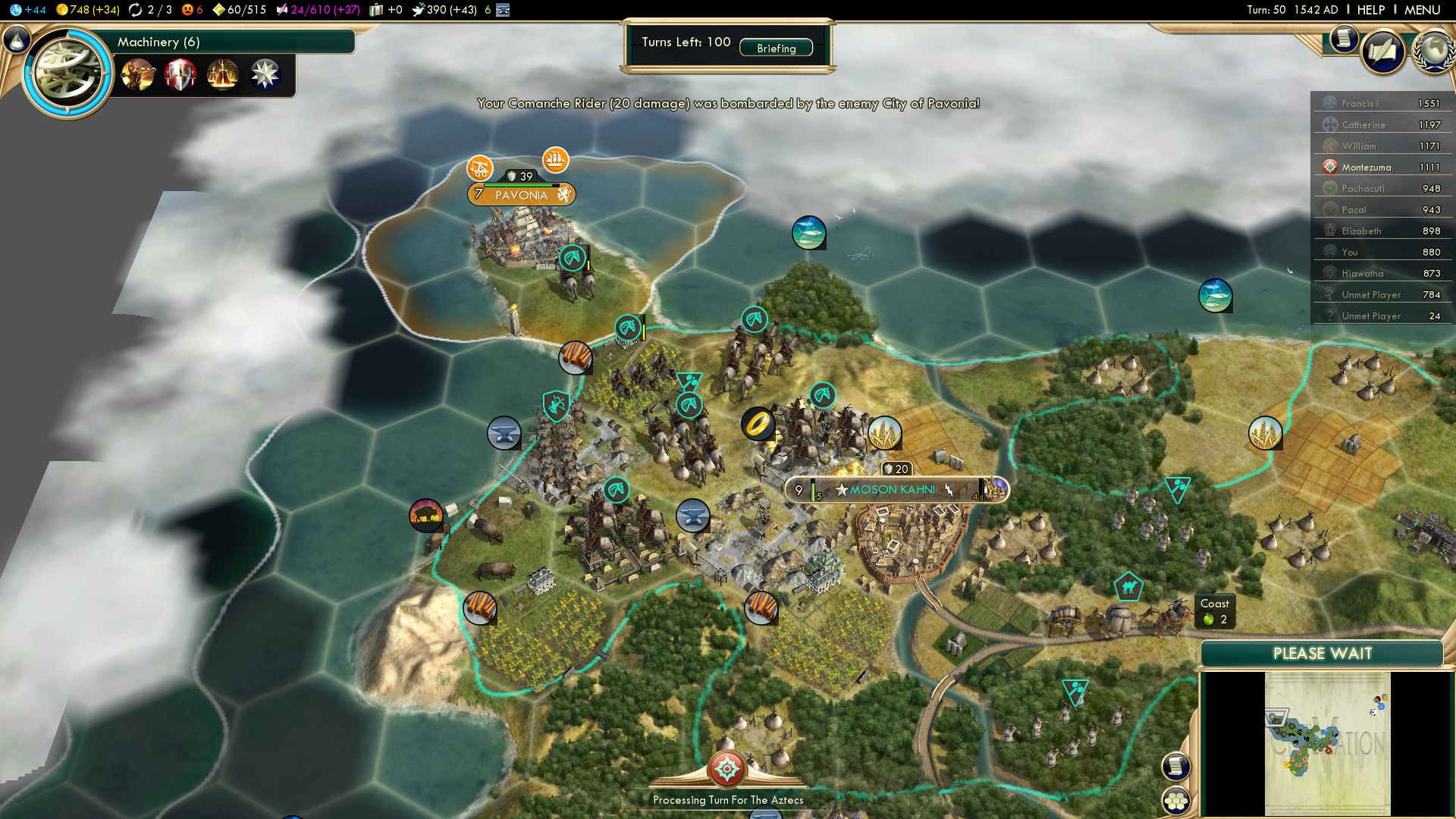Viewport: 1456px width, 819px height.
Task: Open the map options scroll button
Action: (1175, 766)
